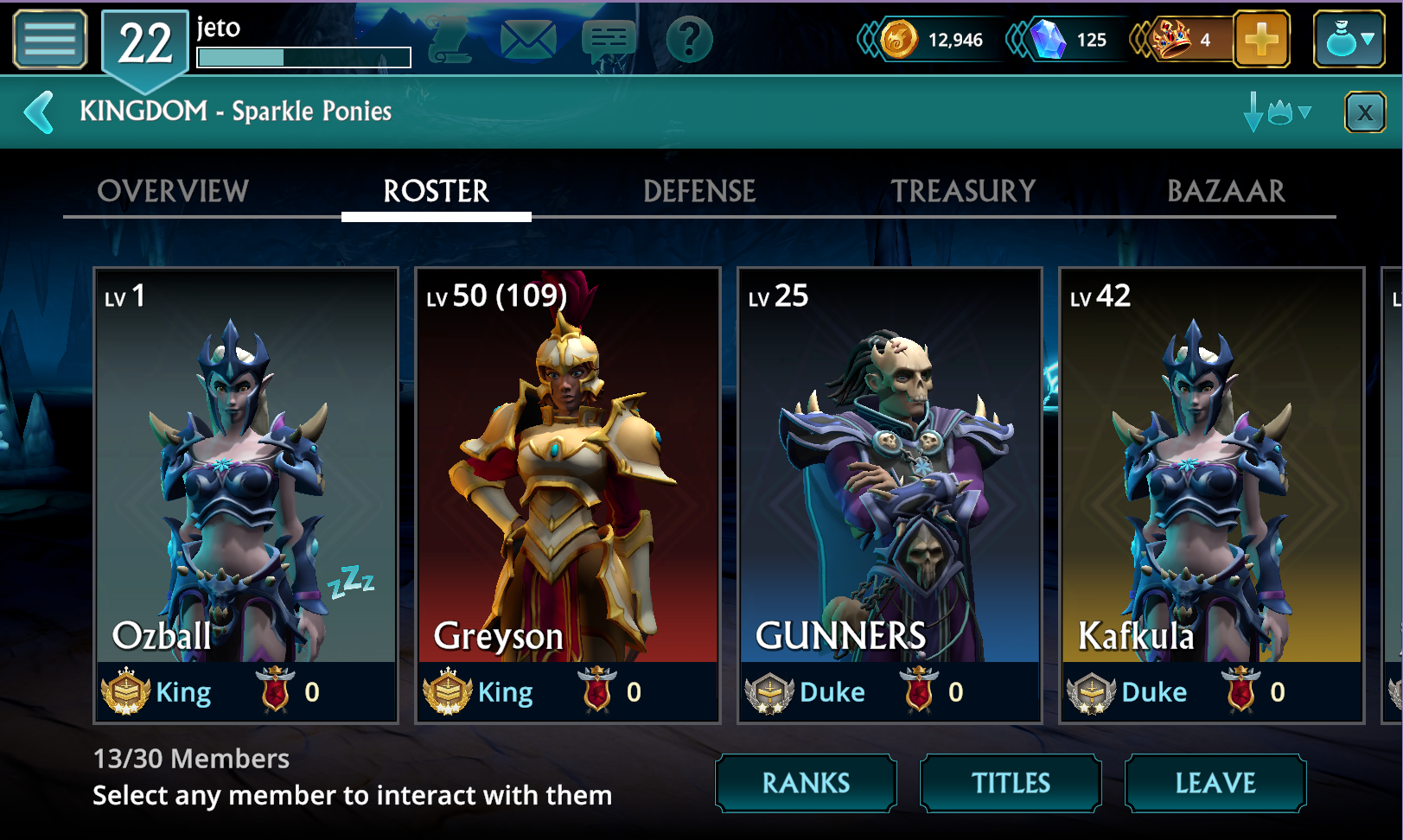Open the chat speech bubble
Viewport: 1403px width, 840px height.
[609, 39]
